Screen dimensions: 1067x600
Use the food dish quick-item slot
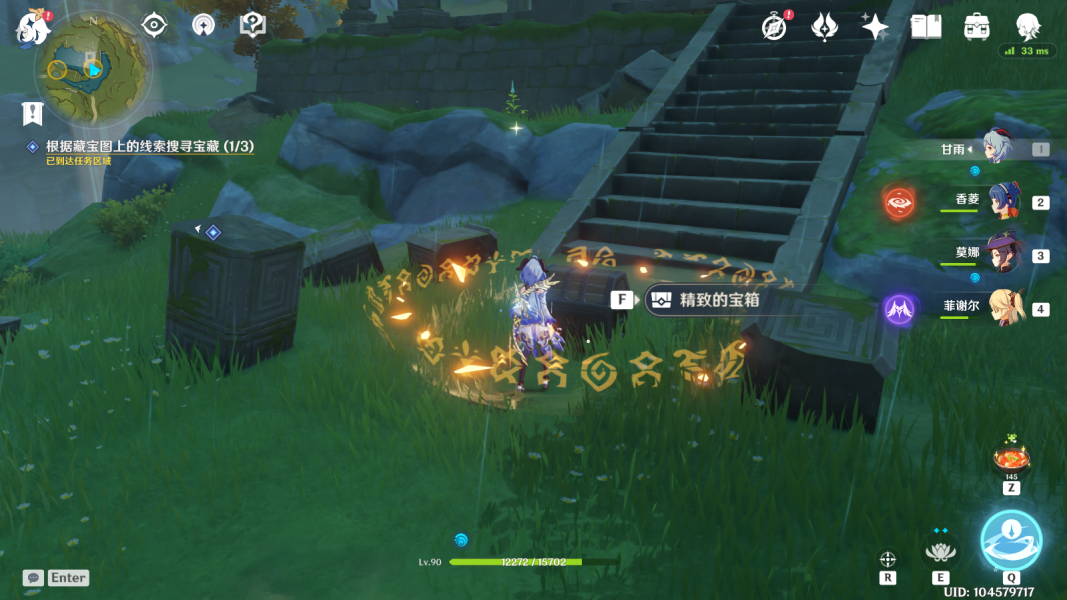pyautogui.click(x=1011, y=461)
